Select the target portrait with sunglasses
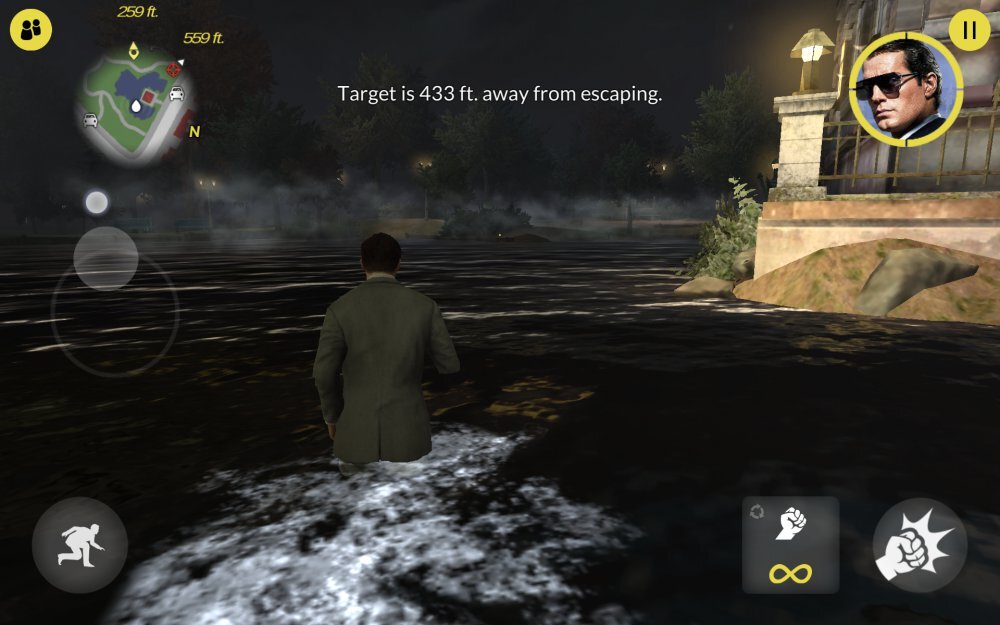 coord(905,91)
